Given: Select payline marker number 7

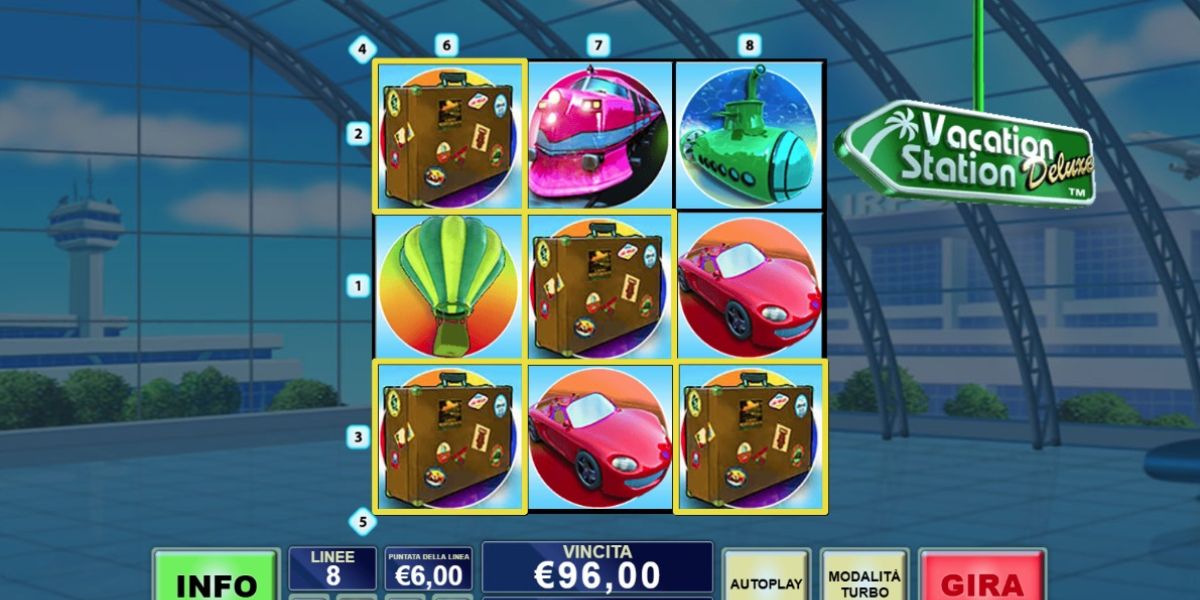Looking at the screenshot, I should (598, 45).
